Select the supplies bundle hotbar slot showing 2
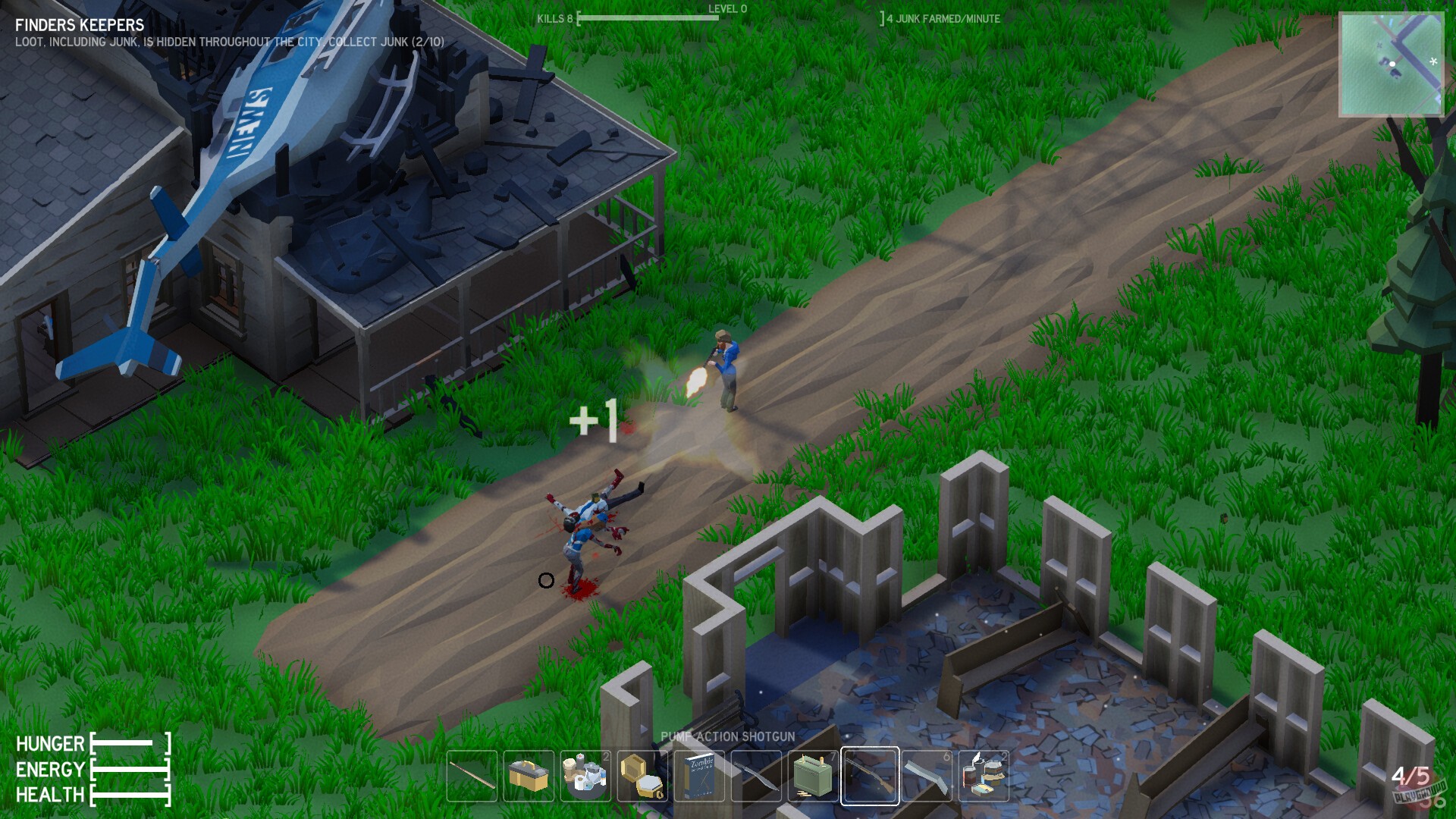1456x819 pixels. pyautogui.click(x=584, y=776)
